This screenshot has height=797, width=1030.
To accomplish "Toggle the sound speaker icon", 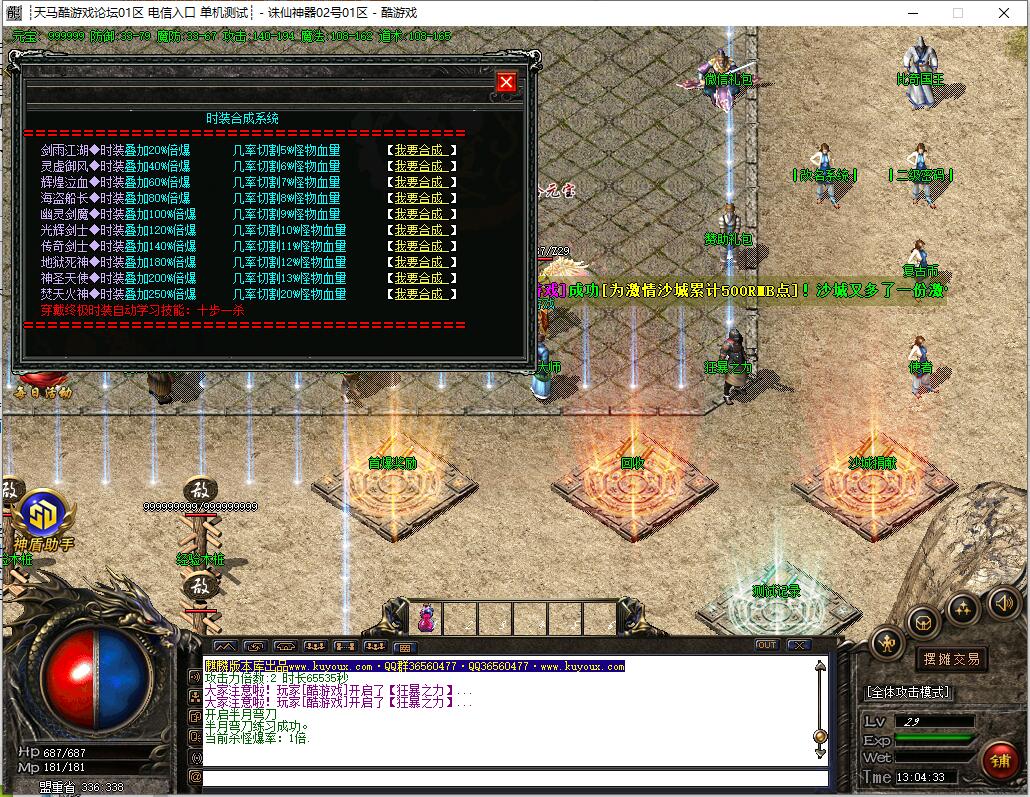I will [1003, 603].
